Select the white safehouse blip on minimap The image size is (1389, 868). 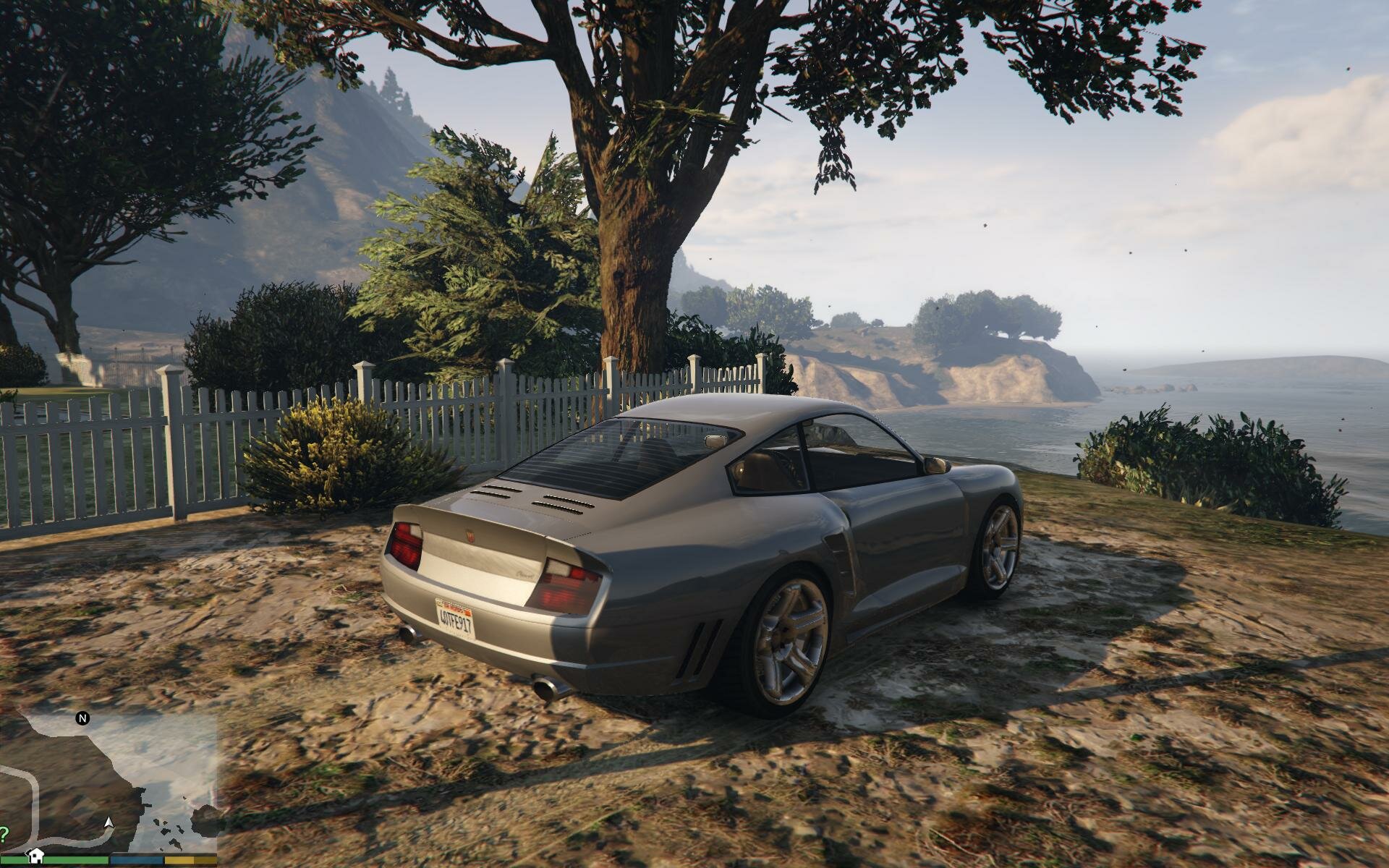point(36,855)
